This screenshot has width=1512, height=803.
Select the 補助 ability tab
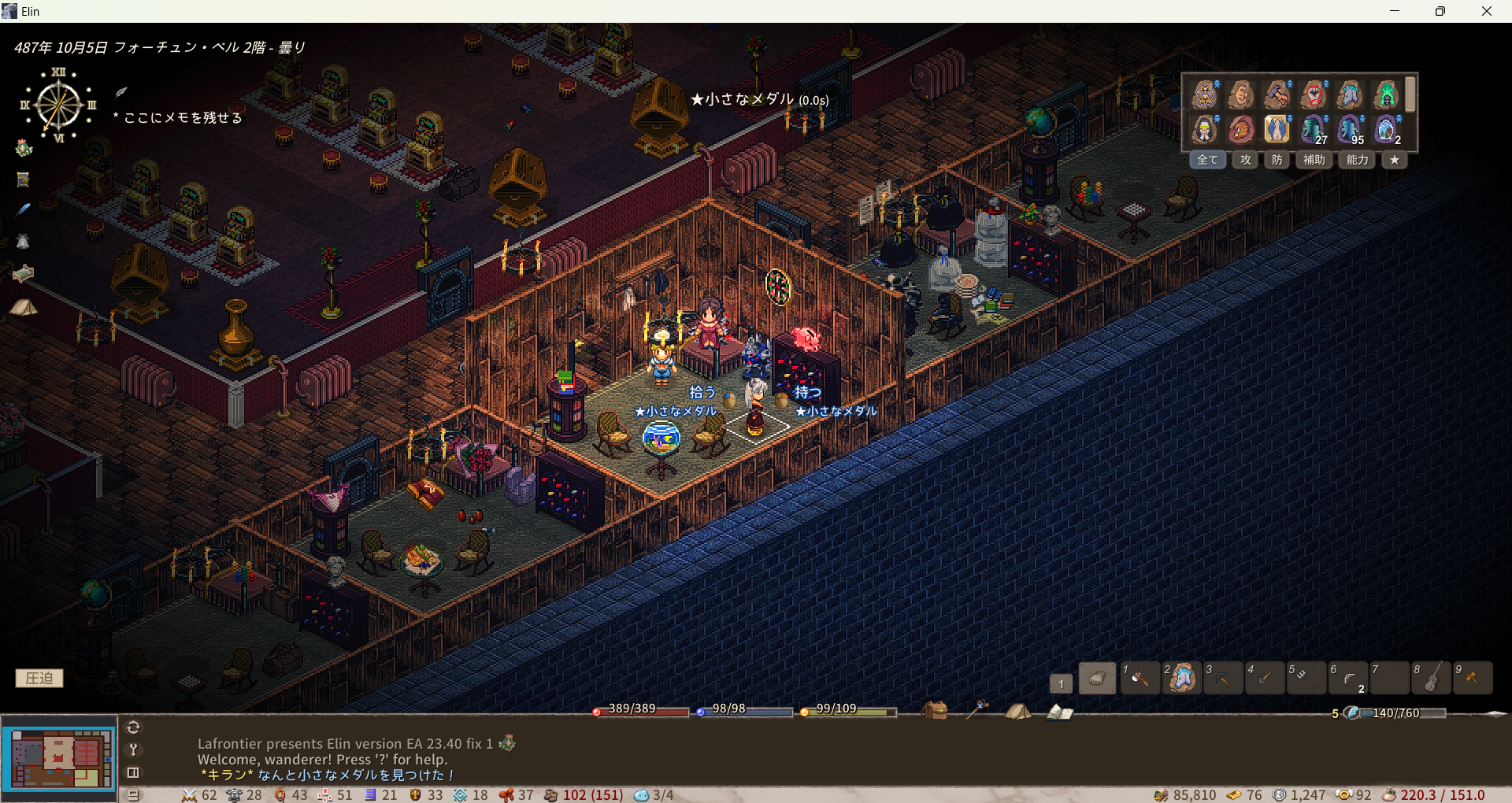pos(1314,160)
